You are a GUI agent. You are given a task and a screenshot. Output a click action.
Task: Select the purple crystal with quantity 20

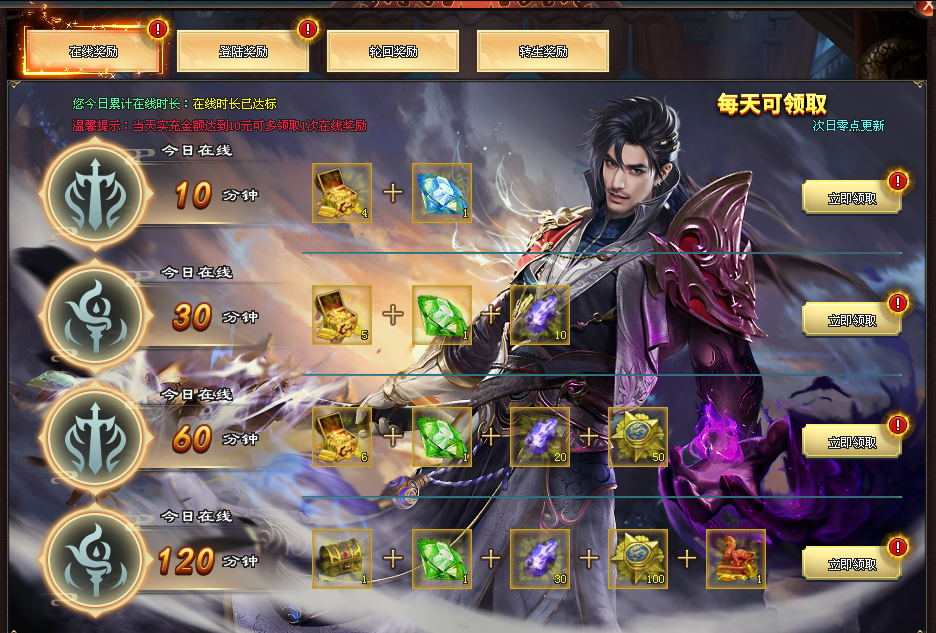click(540, 437)
